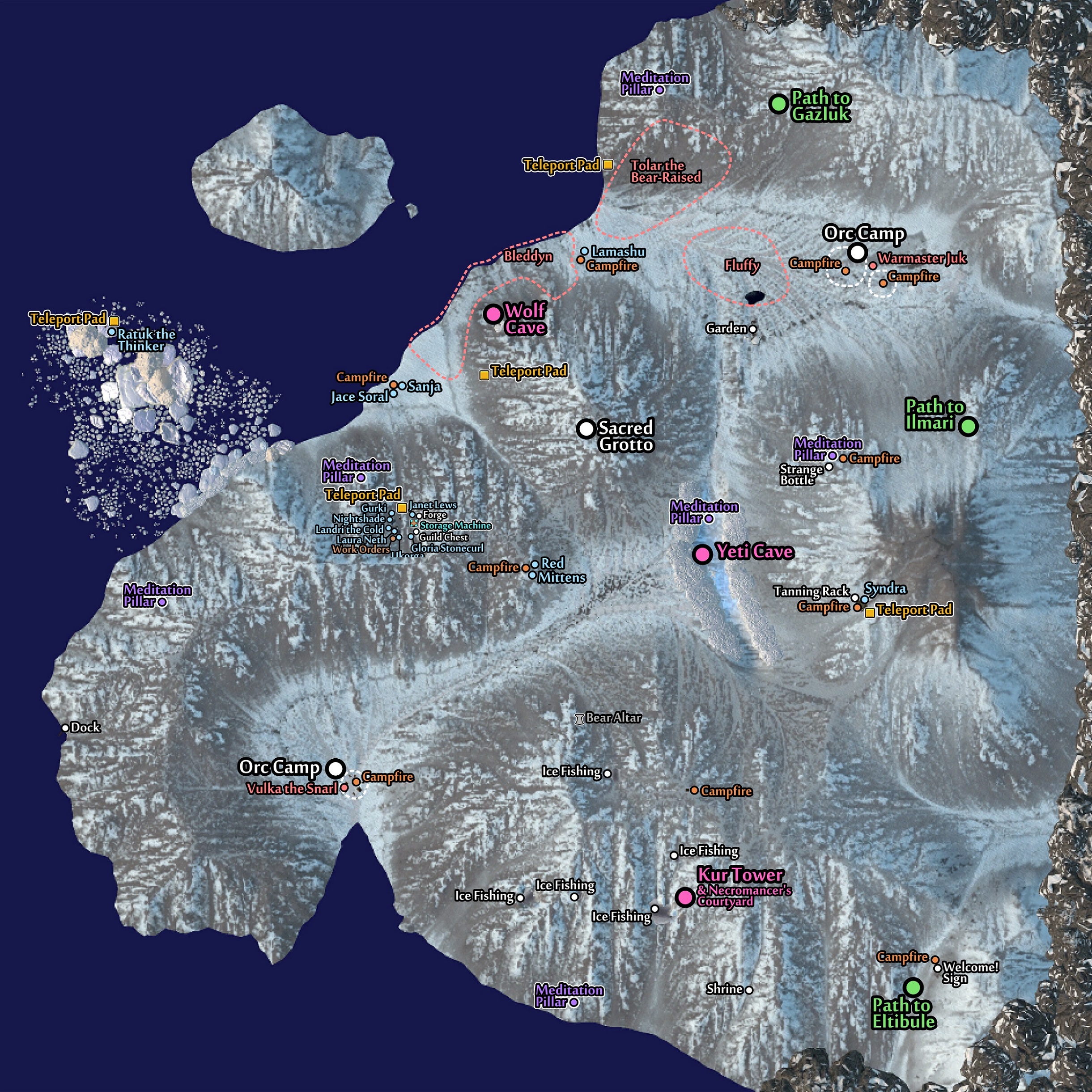
Task: Select the Ratuk the Thinker marker
Action: tap(112, 332)
